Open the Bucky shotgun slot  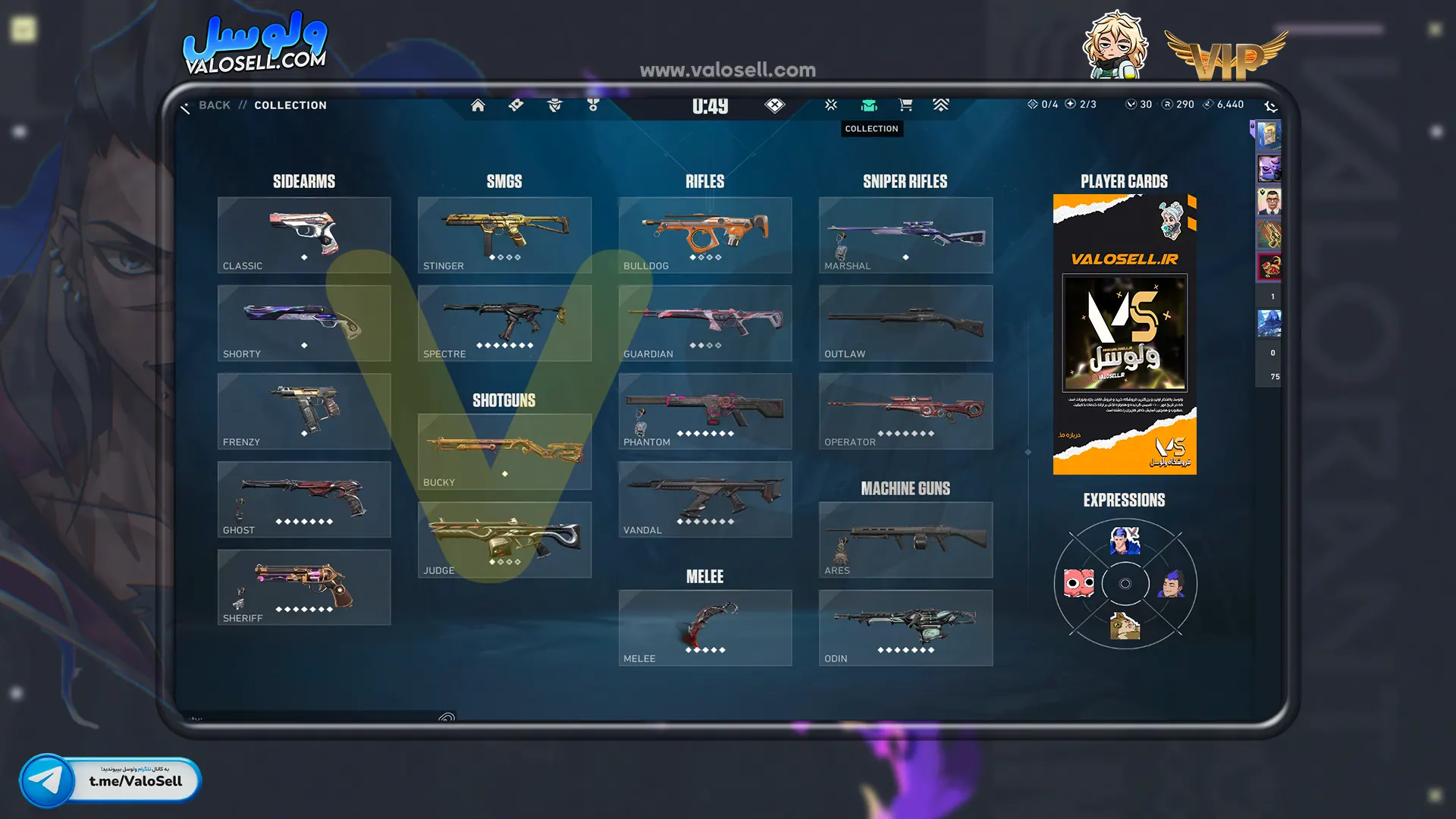coord(504,451)
